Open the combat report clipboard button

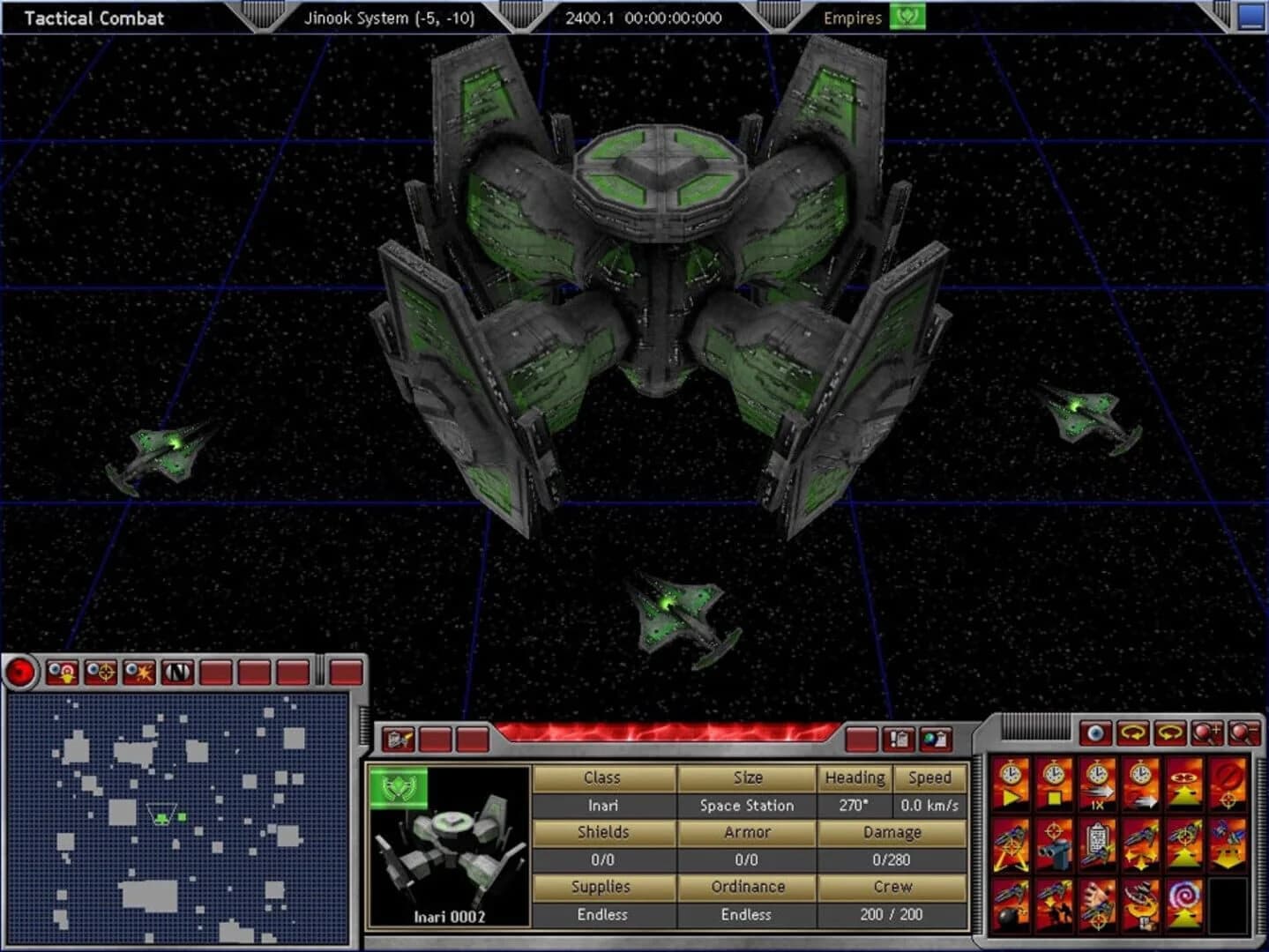[x=898, y=740]
